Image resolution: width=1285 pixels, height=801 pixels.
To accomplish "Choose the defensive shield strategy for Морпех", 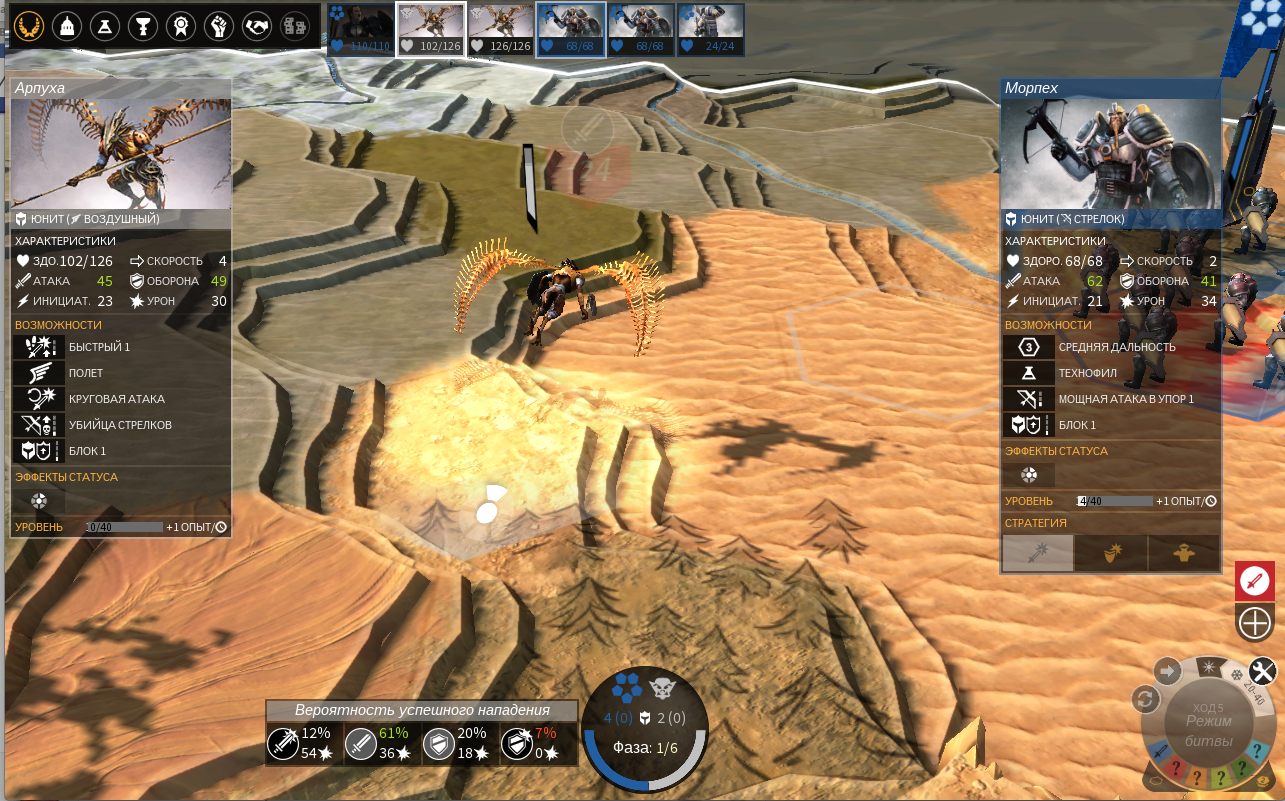I will point(1110,552).
